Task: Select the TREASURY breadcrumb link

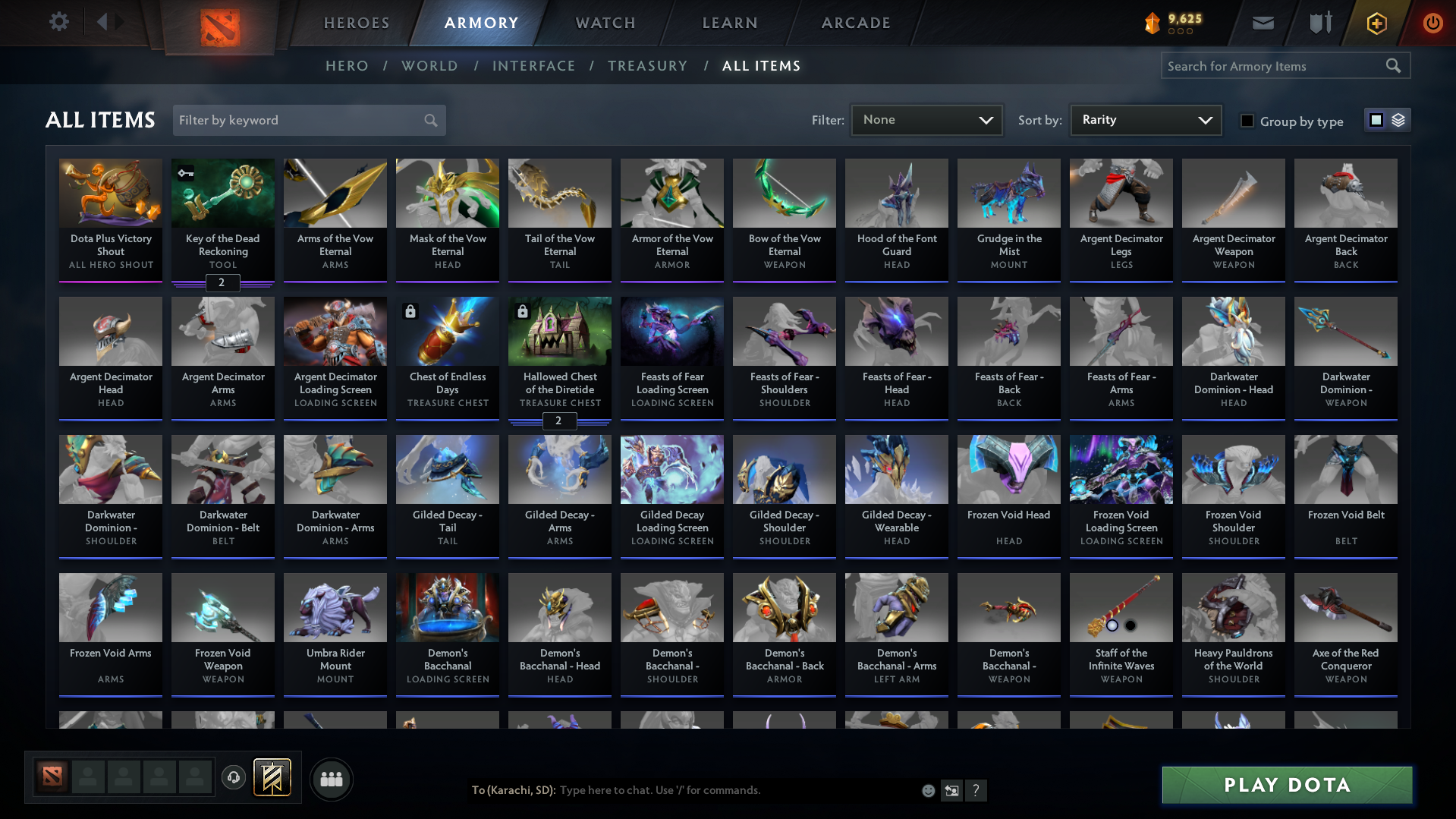Action: 647,66
